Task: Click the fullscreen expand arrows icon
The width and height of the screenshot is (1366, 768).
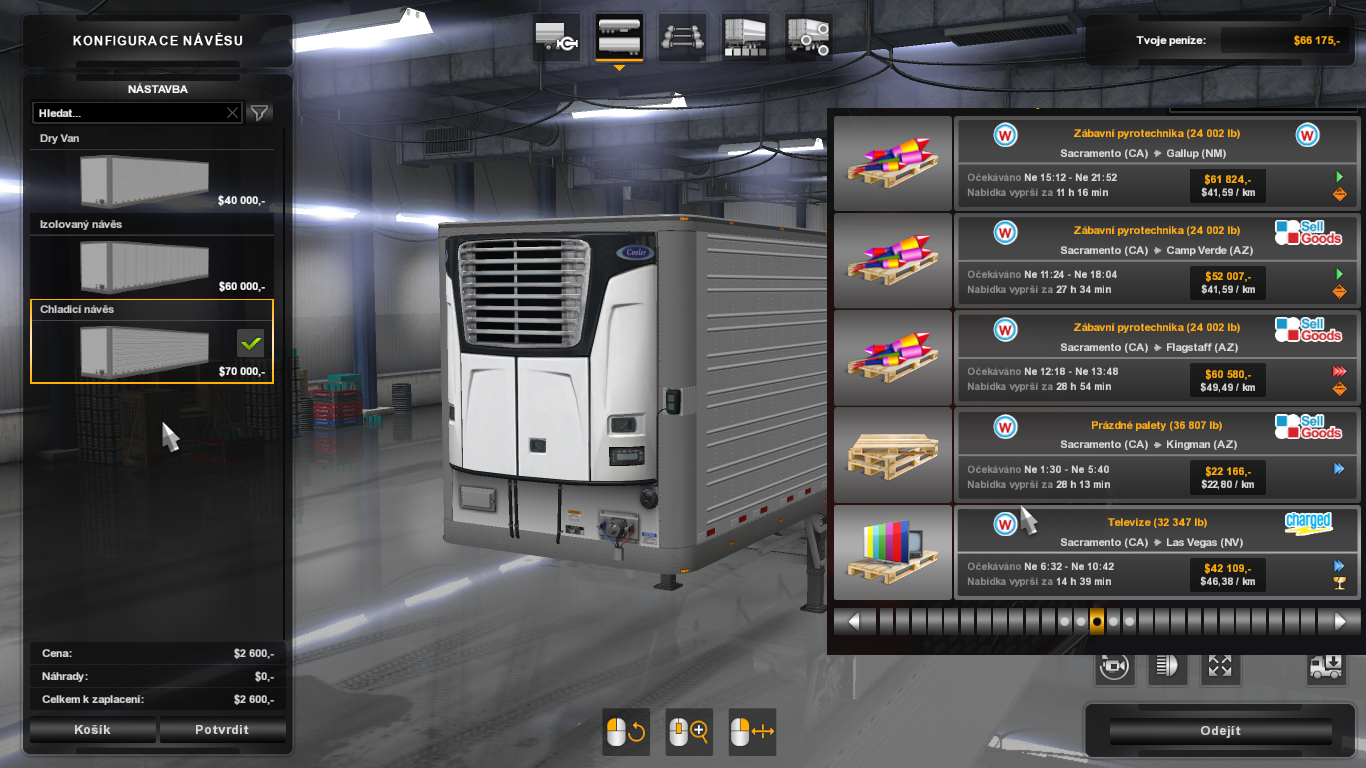Action: (x=1220, y=666)
